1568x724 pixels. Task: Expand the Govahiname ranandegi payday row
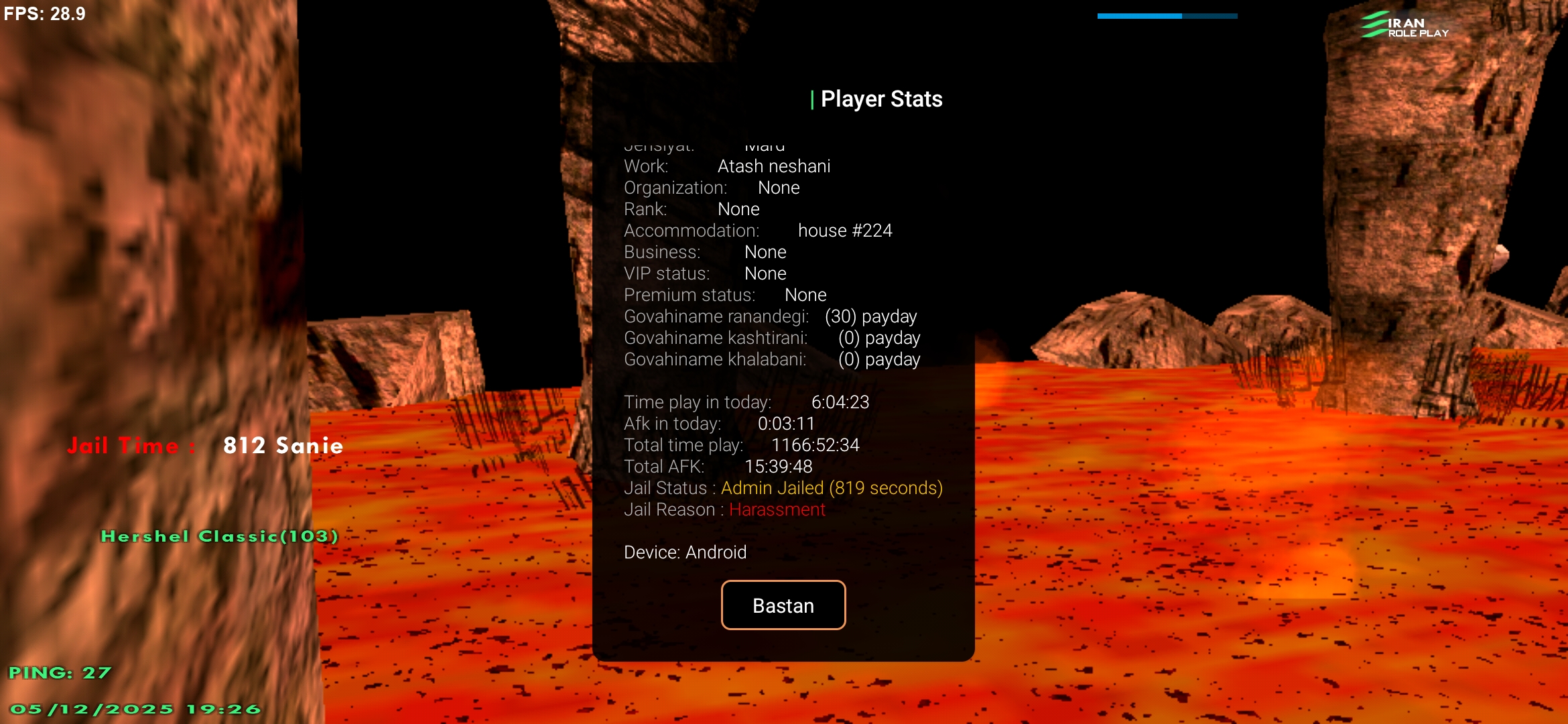[771, 316]
